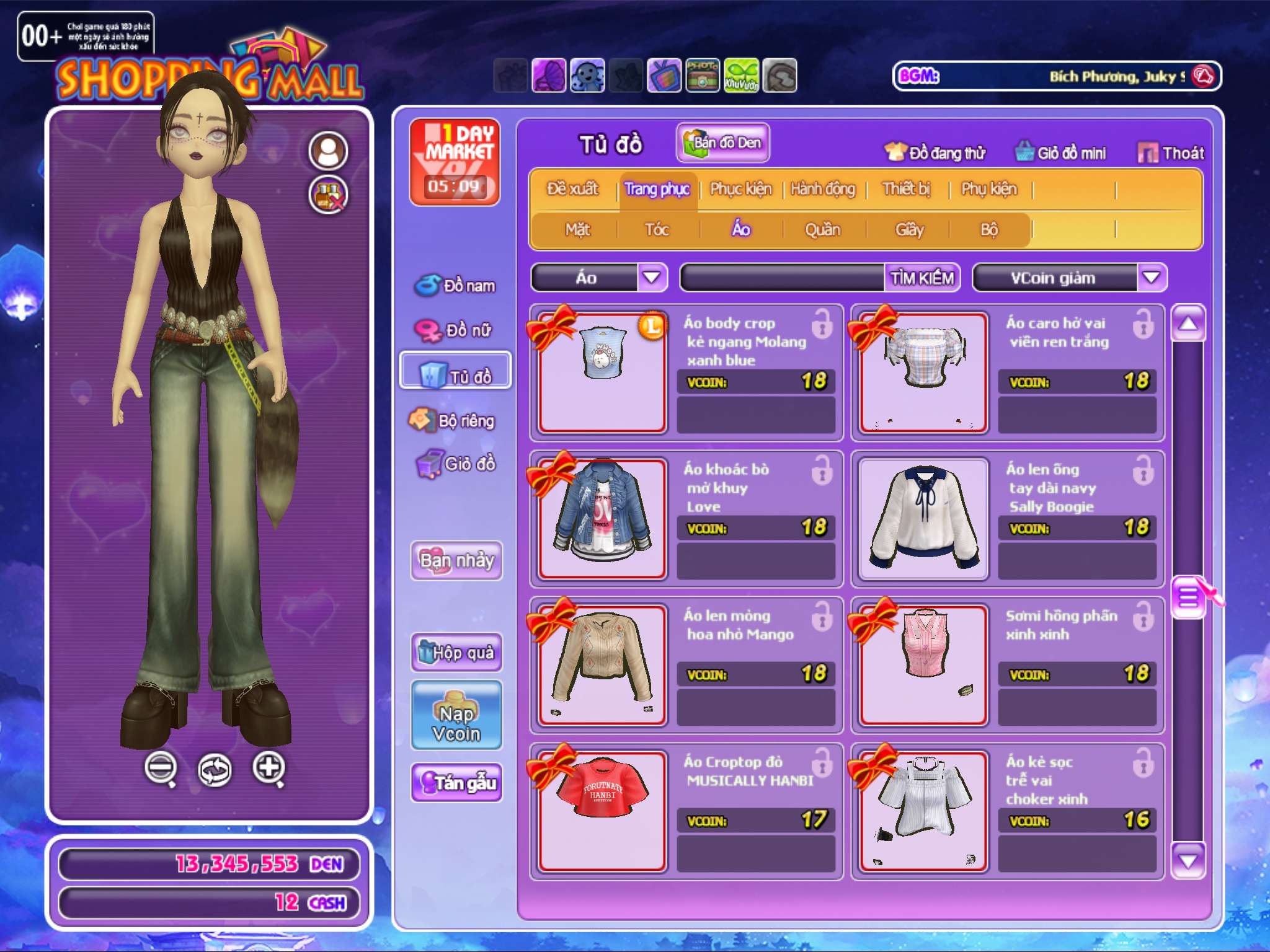
Task: Open the Đồ nam men's clothing menu
Action: click(x=455, y=286)
